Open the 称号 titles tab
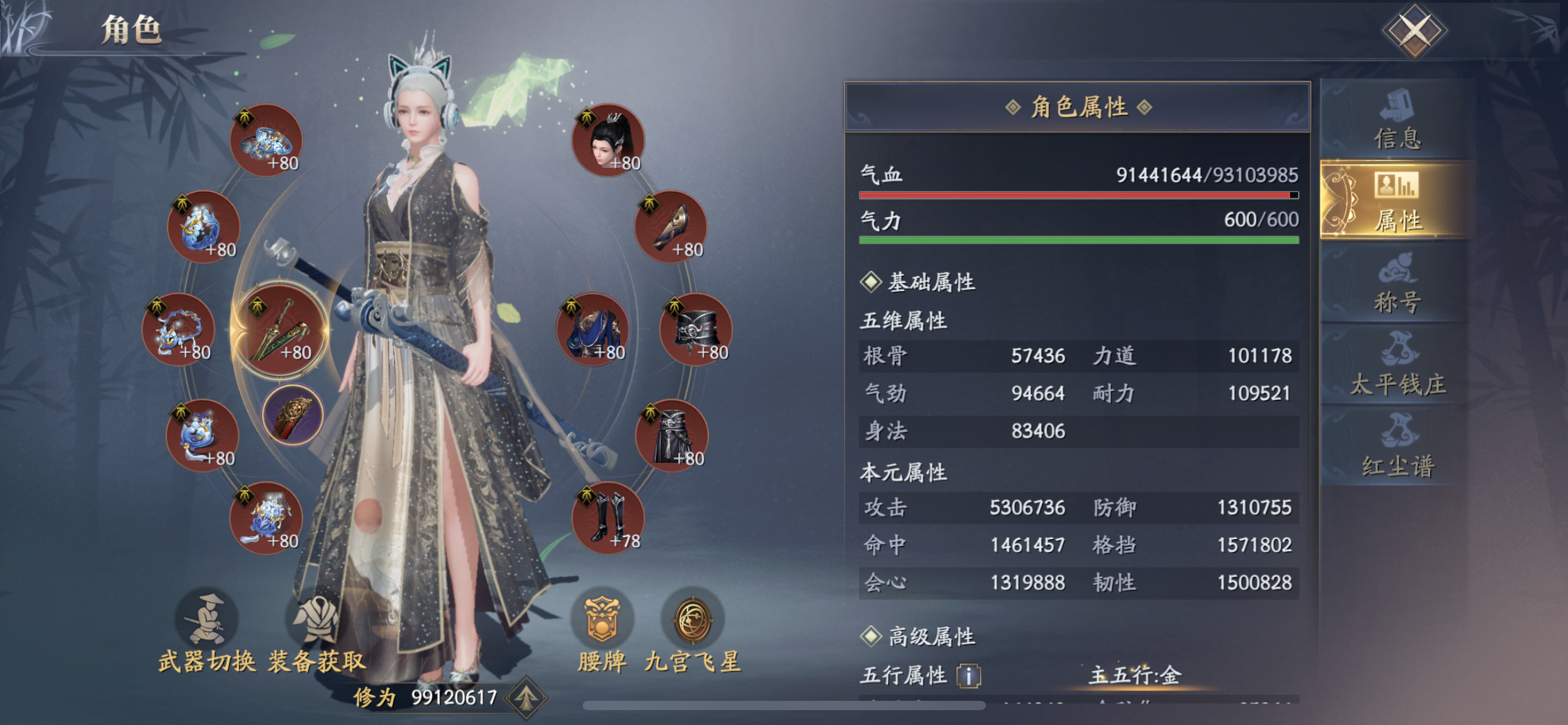Viewport: 1568px width, 725px height. click(1397, 284)
